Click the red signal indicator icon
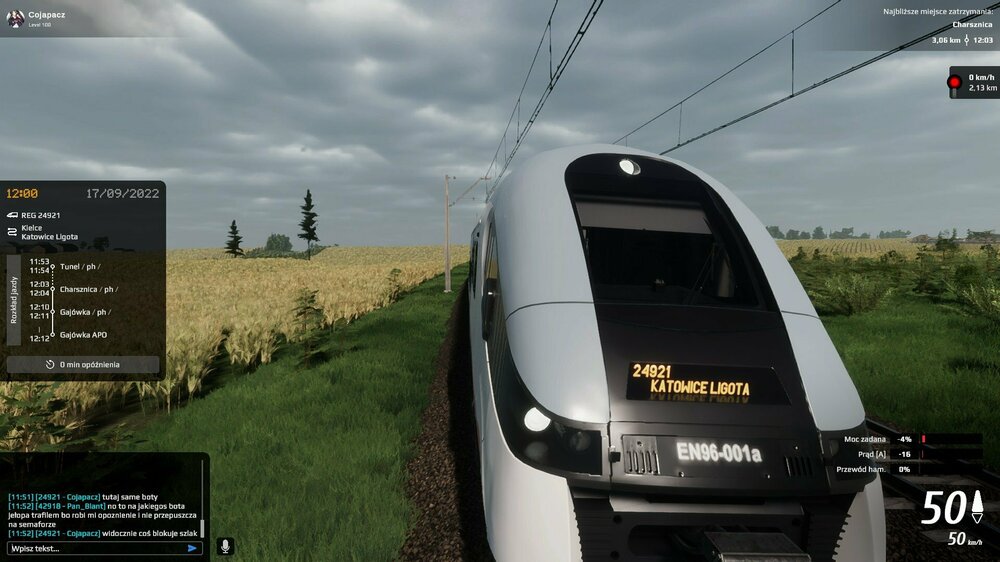This screenshot has width=1000, height=562. coord(955,83)
